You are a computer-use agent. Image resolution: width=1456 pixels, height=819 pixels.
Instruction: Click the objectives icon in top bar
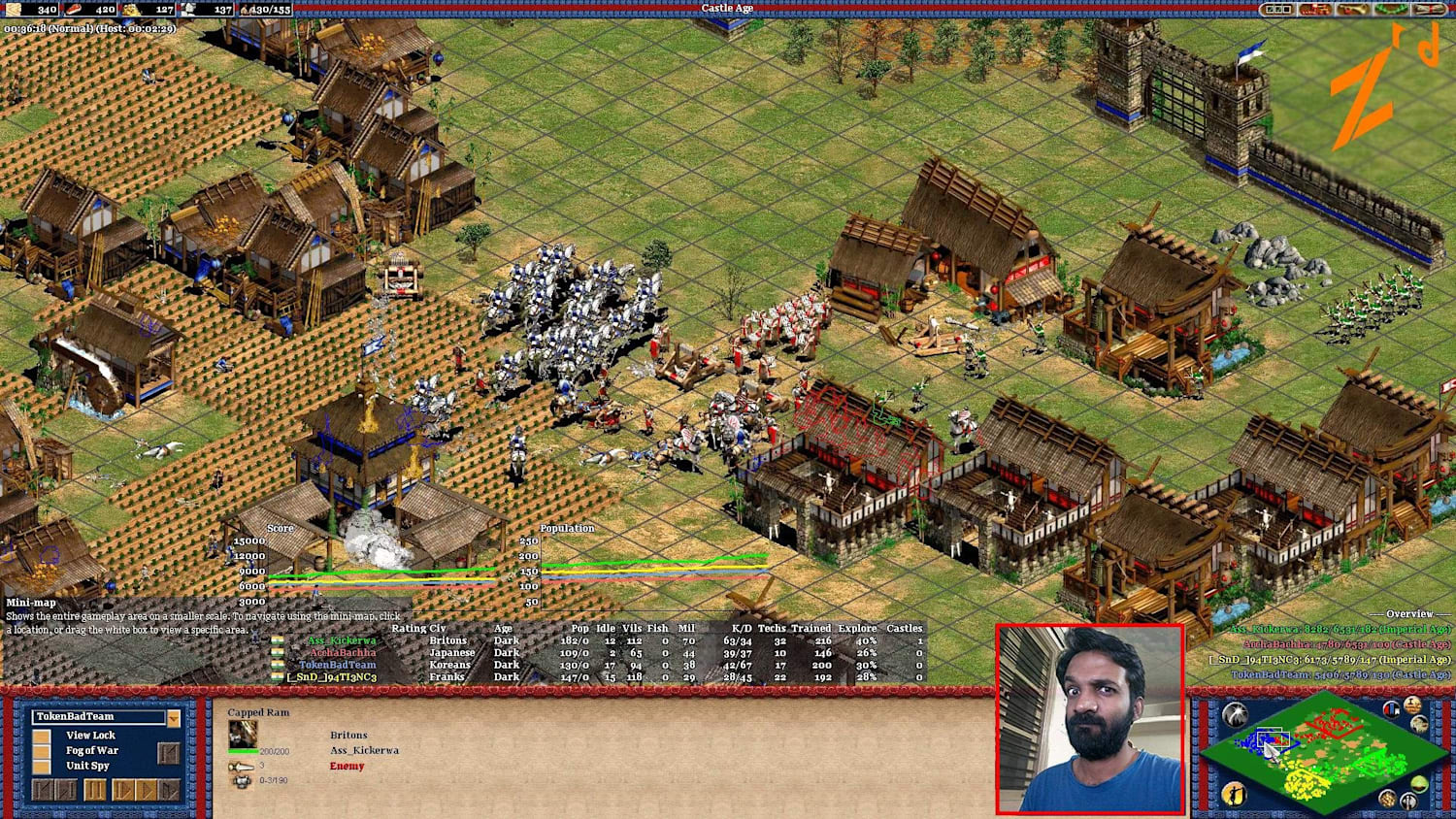(1278, 9)
